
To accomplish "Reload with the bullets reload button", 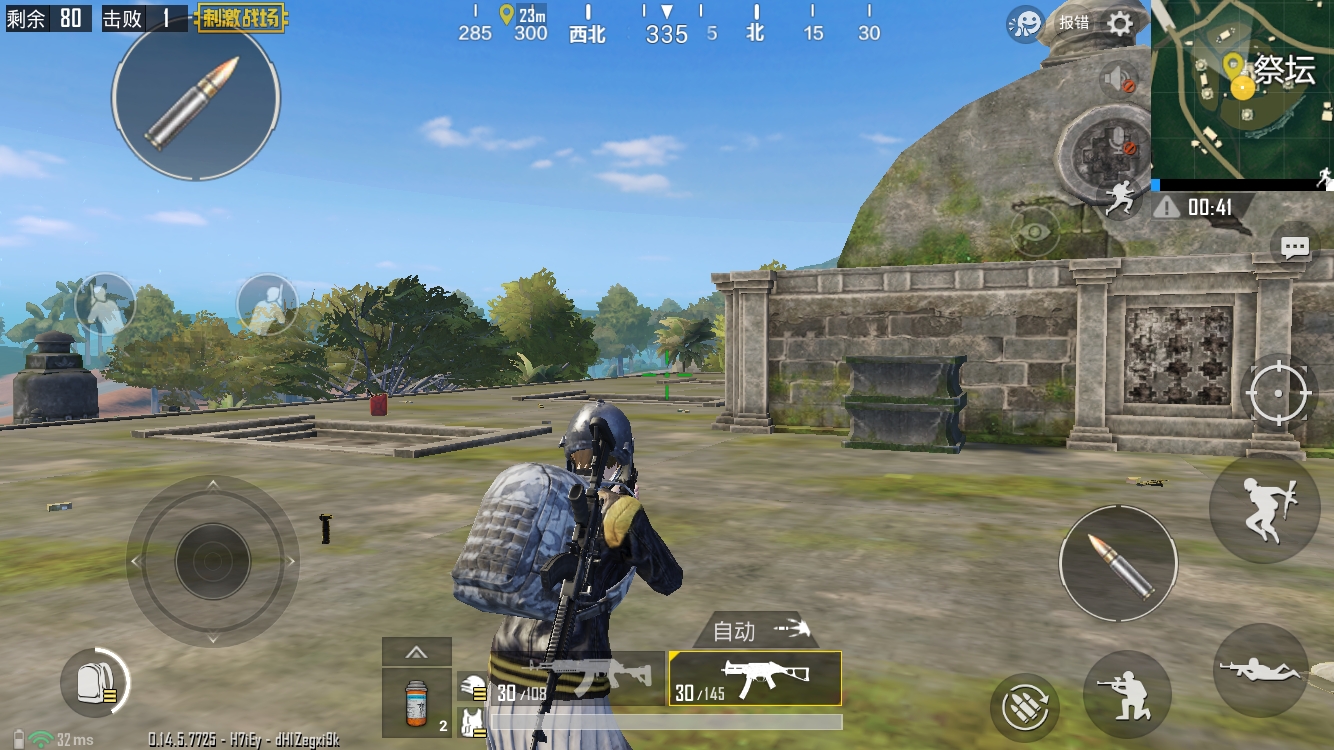I will (1024, 707).
